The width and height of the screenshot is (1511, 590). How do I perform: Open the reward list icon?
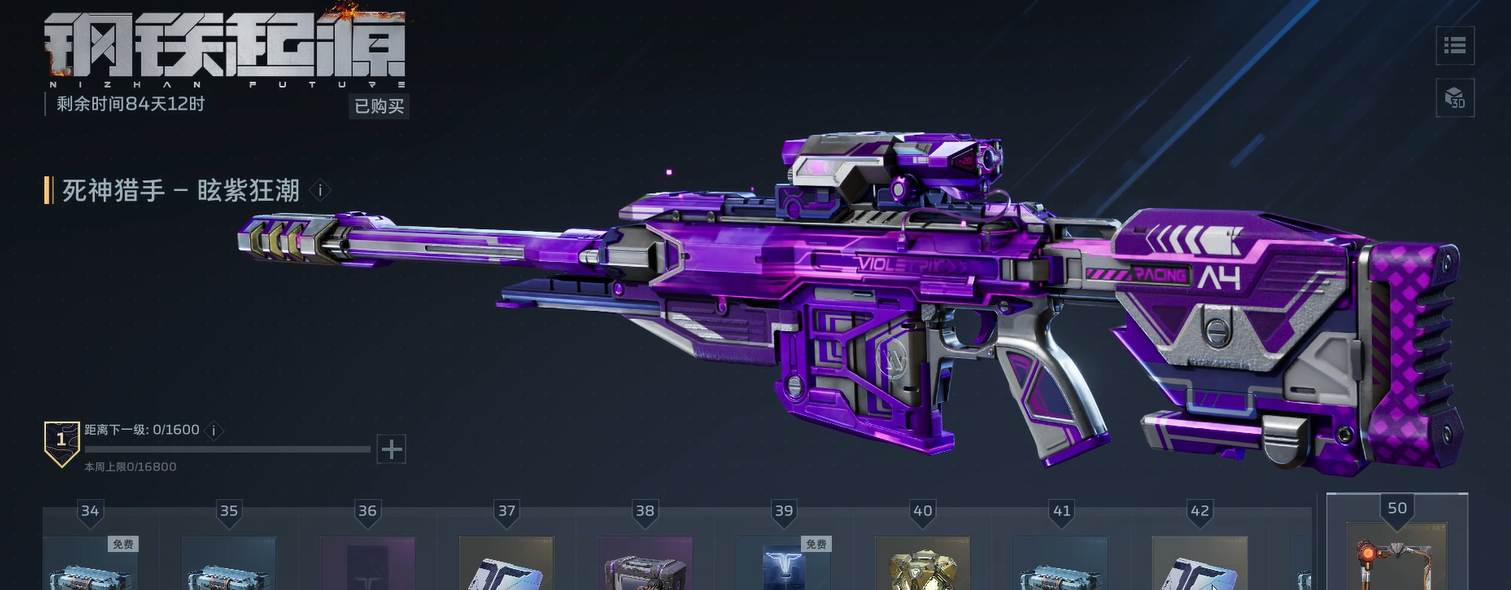1455,45
